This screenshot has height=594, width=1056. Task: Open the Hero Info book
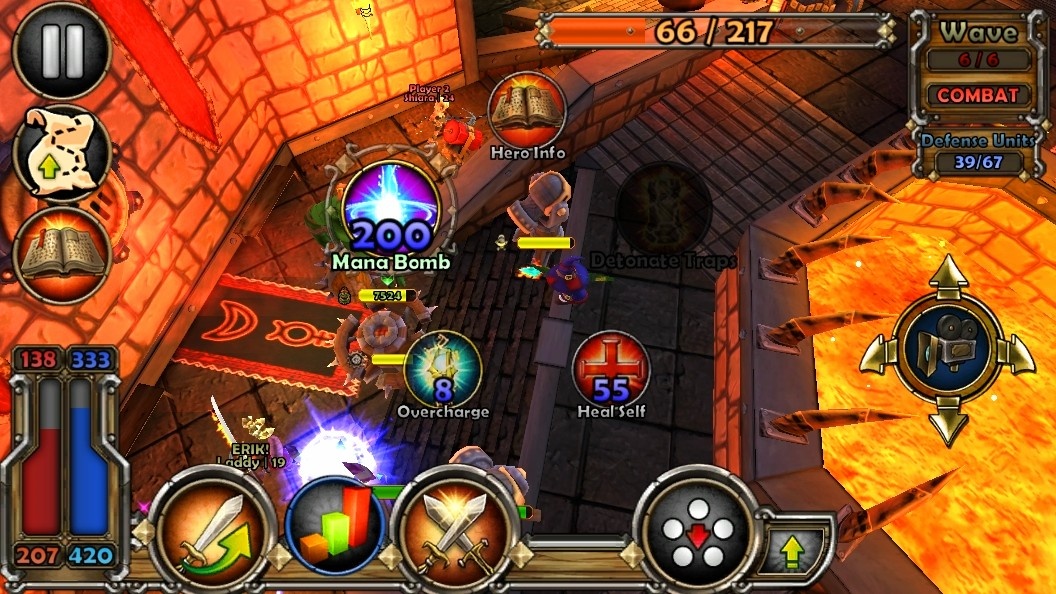coord(527,110)
